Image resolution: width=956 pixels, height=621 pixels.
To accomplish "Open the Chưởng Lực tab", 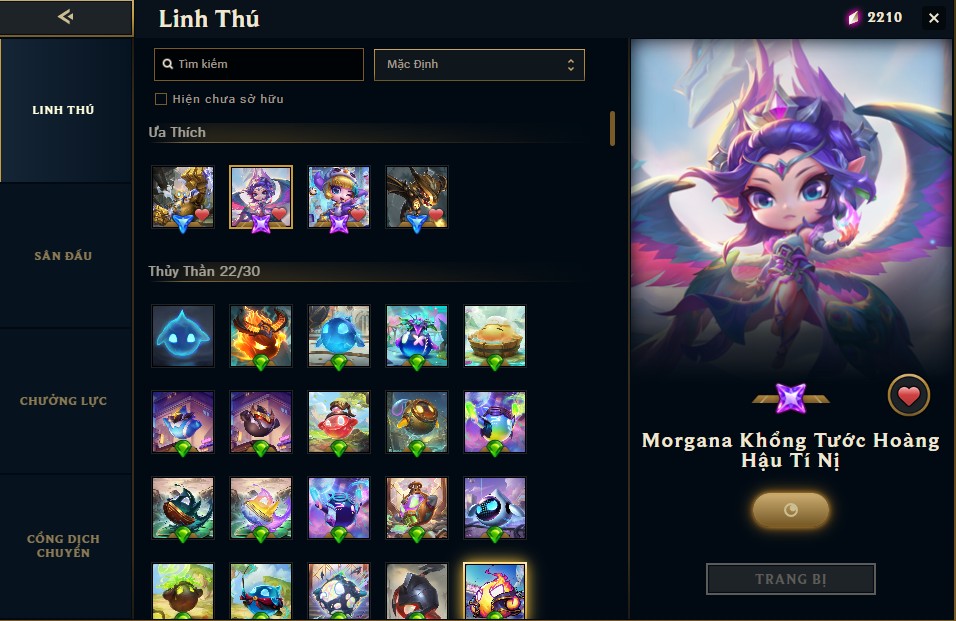I will [66, 401].
